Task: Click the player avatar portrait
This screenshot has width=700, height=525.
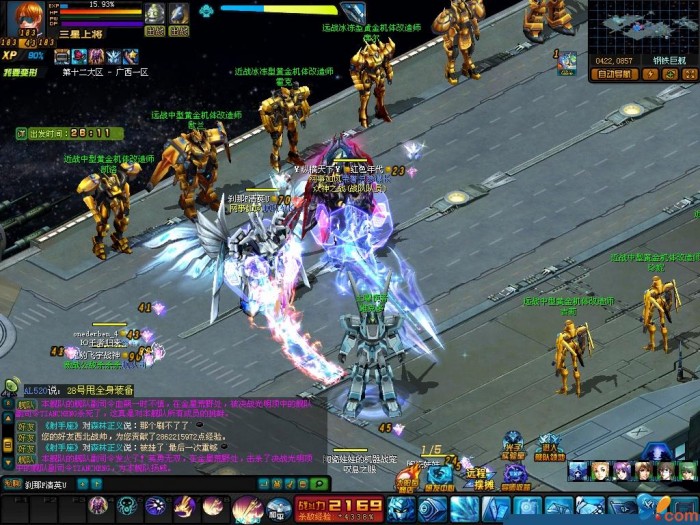Action: pos(25,17)
